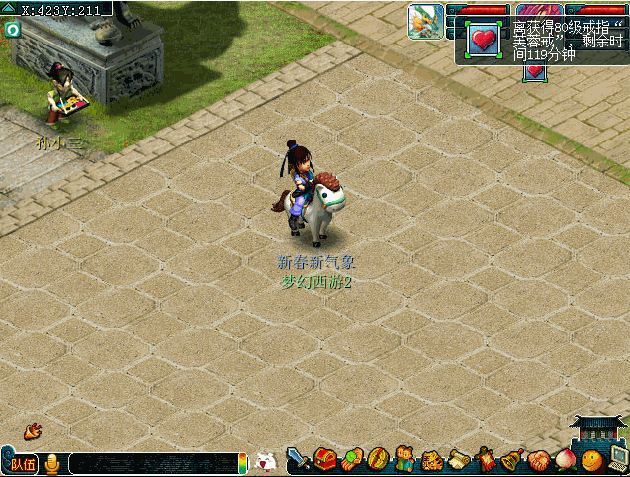The width and height of the screenshot is (630, 477).
Task: Open the red treasure chest inventory
Action: point(324,461)
